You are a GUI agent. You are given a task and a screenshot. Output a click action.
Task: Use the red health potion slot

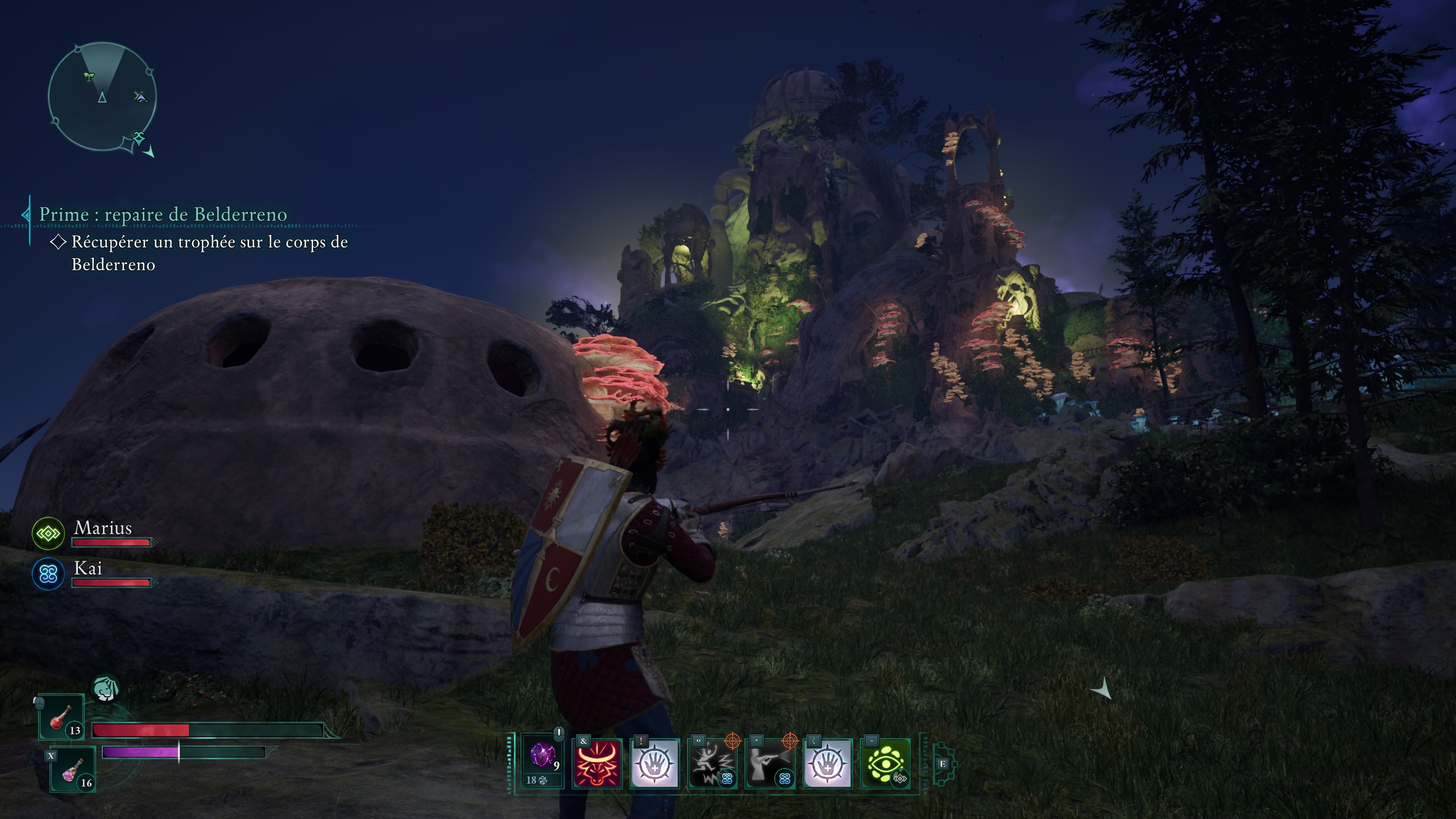pyautogui.click(x=61, y=717)
